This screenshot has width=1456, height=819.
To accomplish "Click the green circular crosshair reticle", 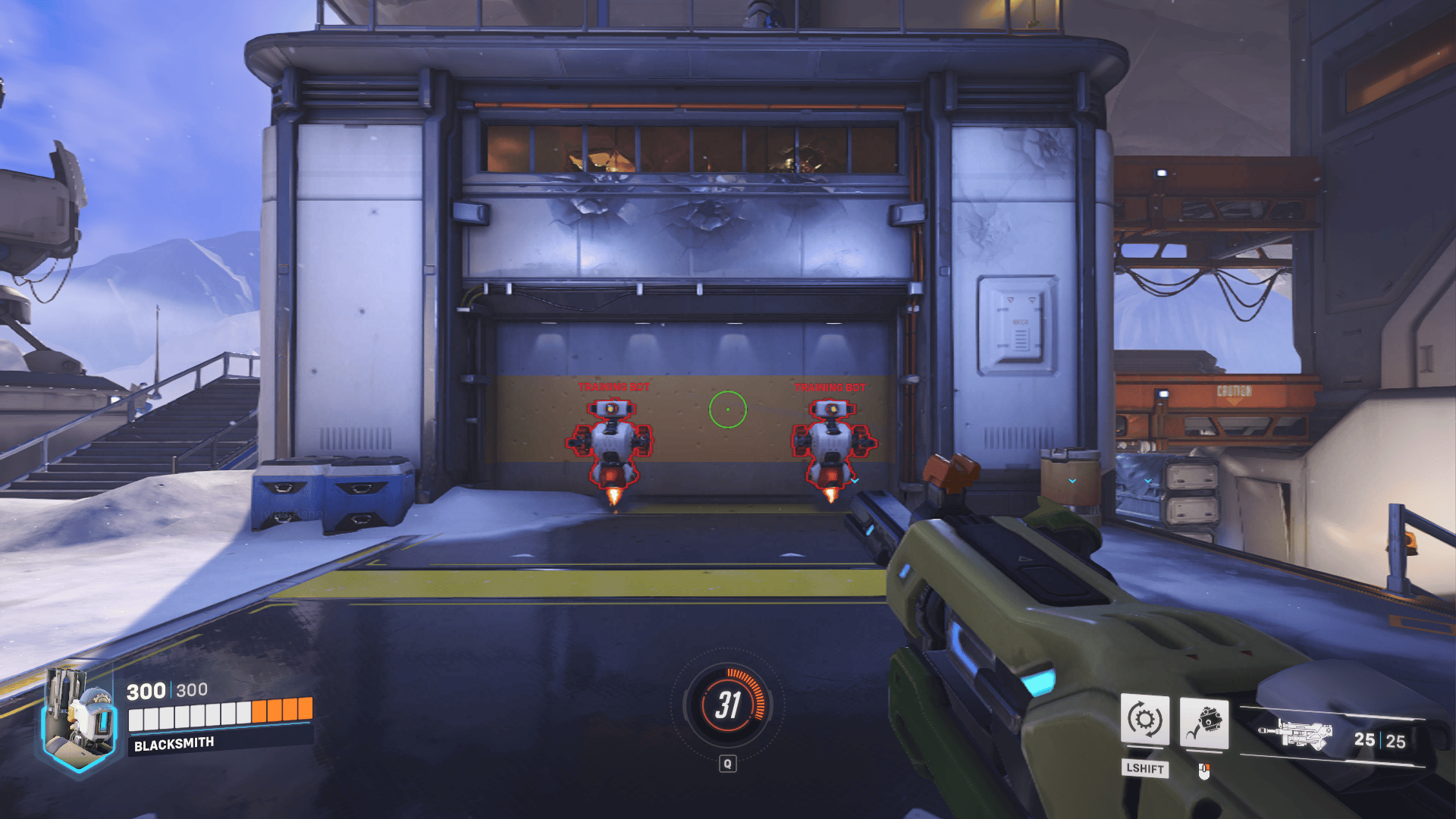I will 727,409.
